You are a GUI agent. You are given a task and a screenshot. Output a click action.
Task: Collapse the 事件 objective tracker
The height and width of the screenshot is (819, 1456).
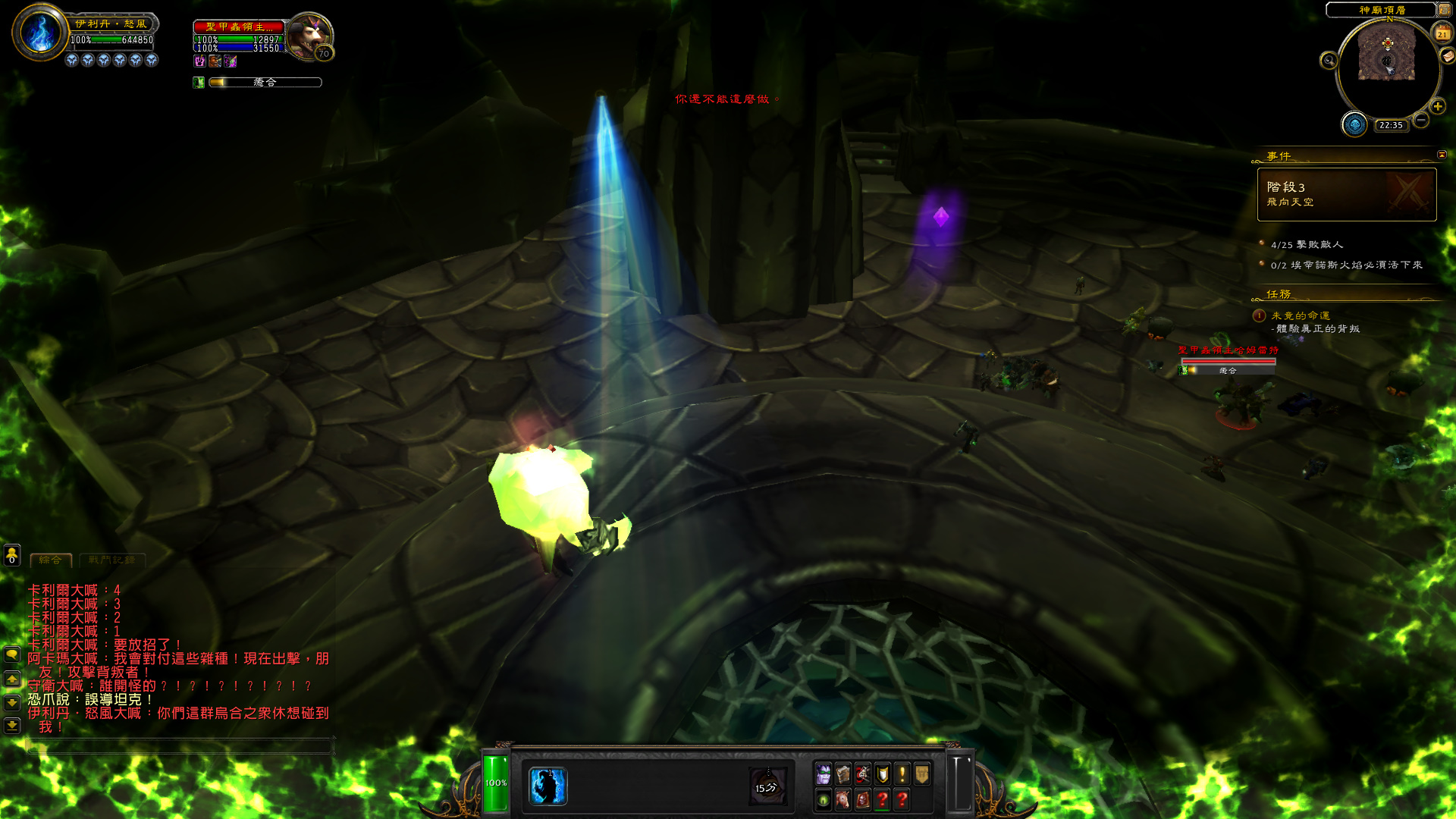tap(1442, 155)
